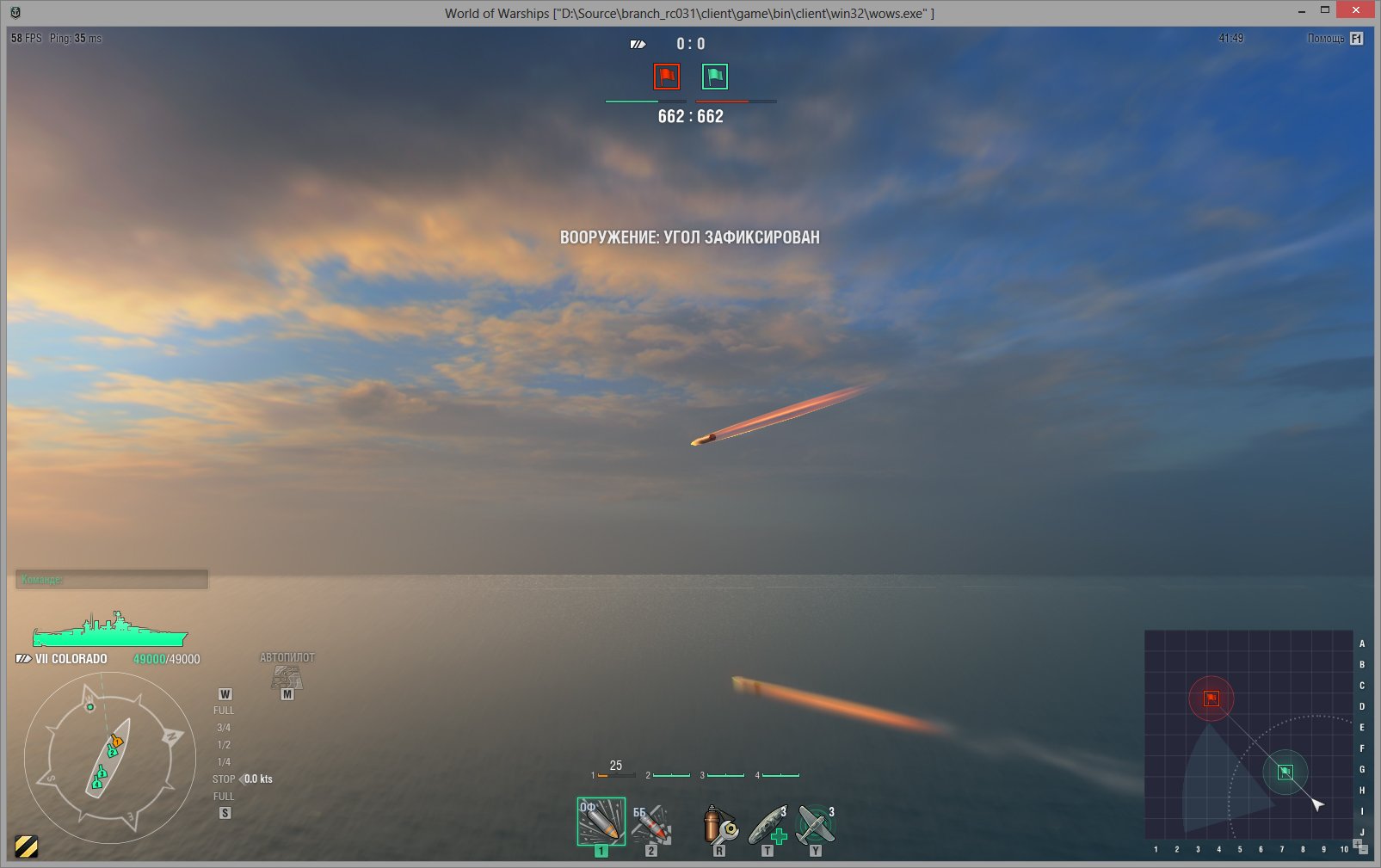Screen dimensions: 1381x868
Task: Click the green team flag icon
Action: 715,76
